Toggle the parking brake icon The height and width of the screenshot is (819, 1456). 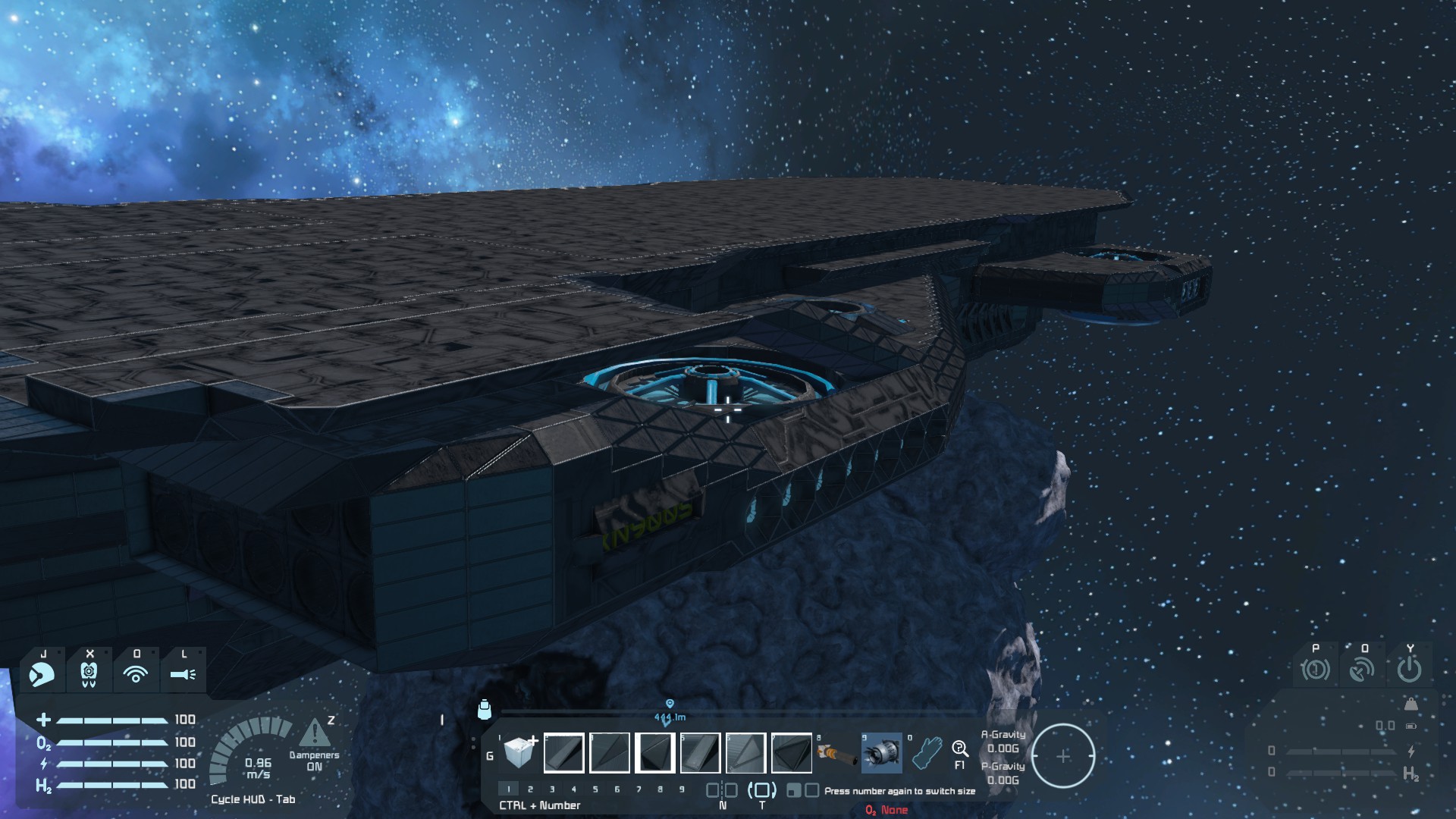1315,670
